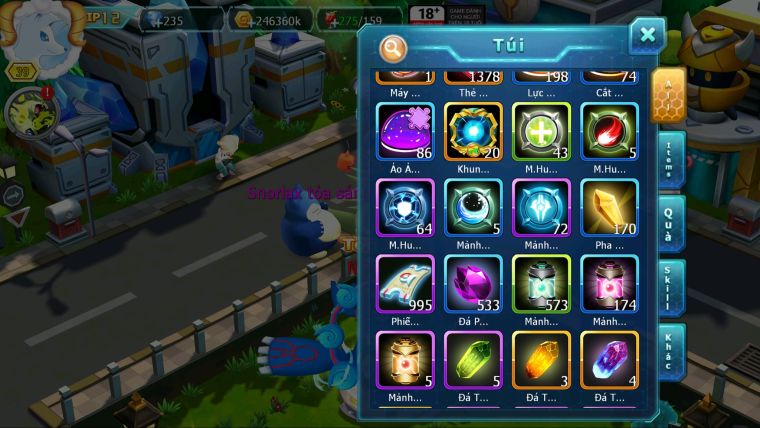Open the bag search magnifier
Viewport: 760px width, 428px height.
[x=394, y=48]
